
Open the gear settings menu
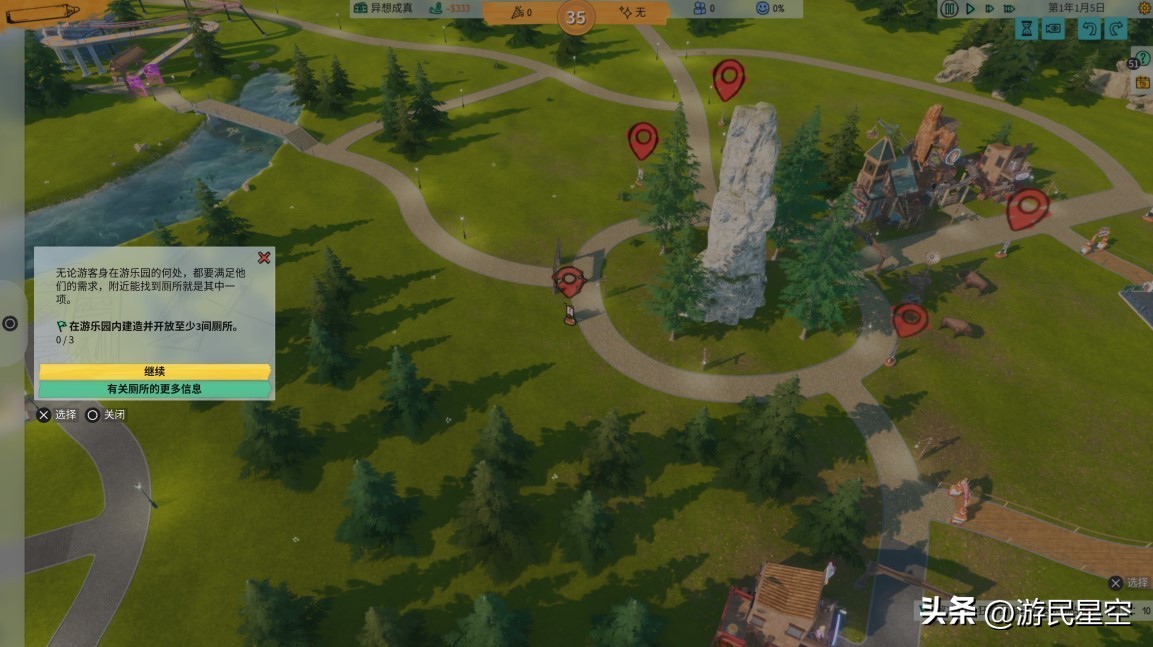[x=1144, y=9]
